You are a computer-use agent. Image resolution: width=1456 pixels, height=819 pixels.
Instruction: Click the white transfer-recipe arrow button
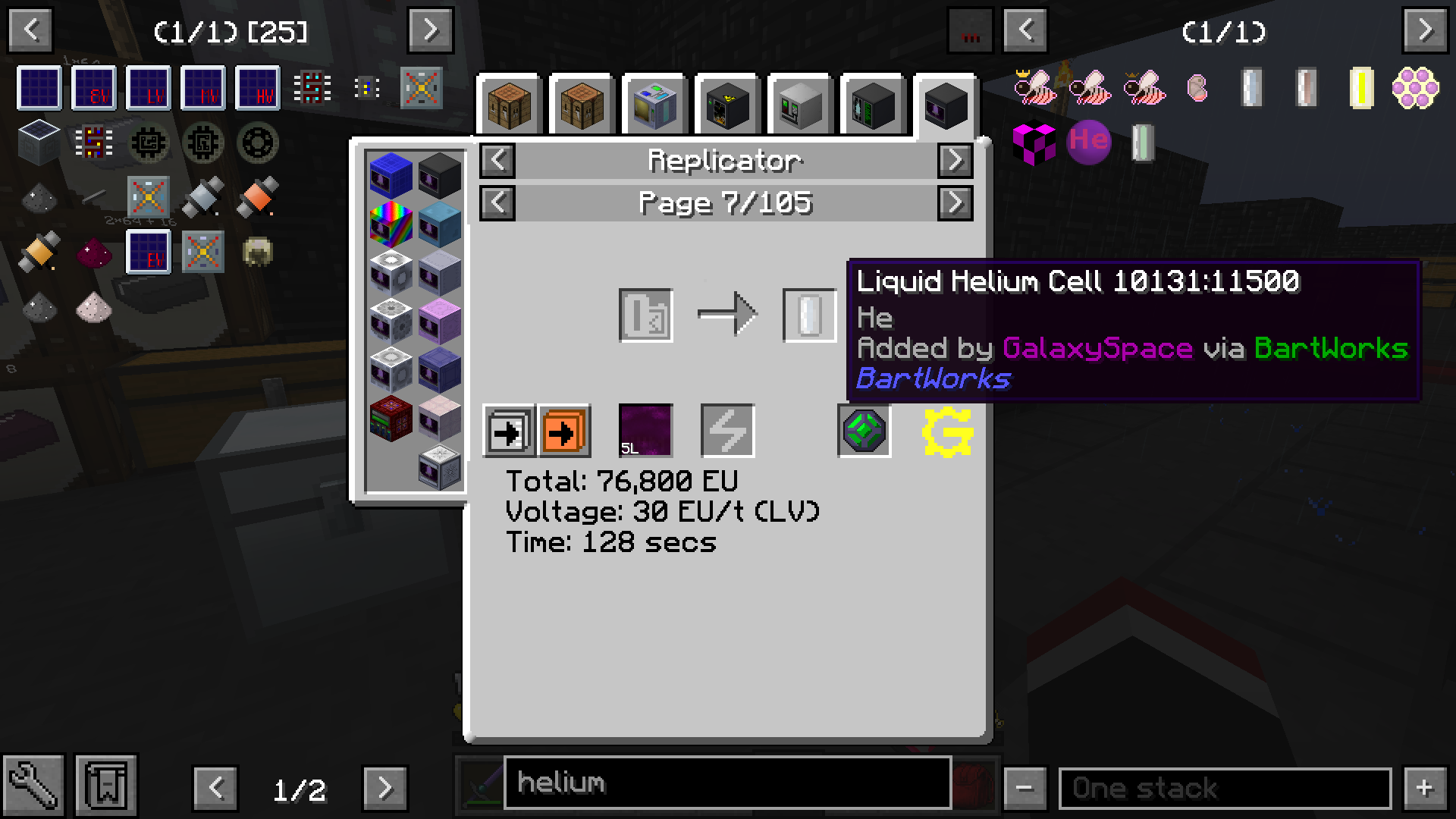point(507,431)
